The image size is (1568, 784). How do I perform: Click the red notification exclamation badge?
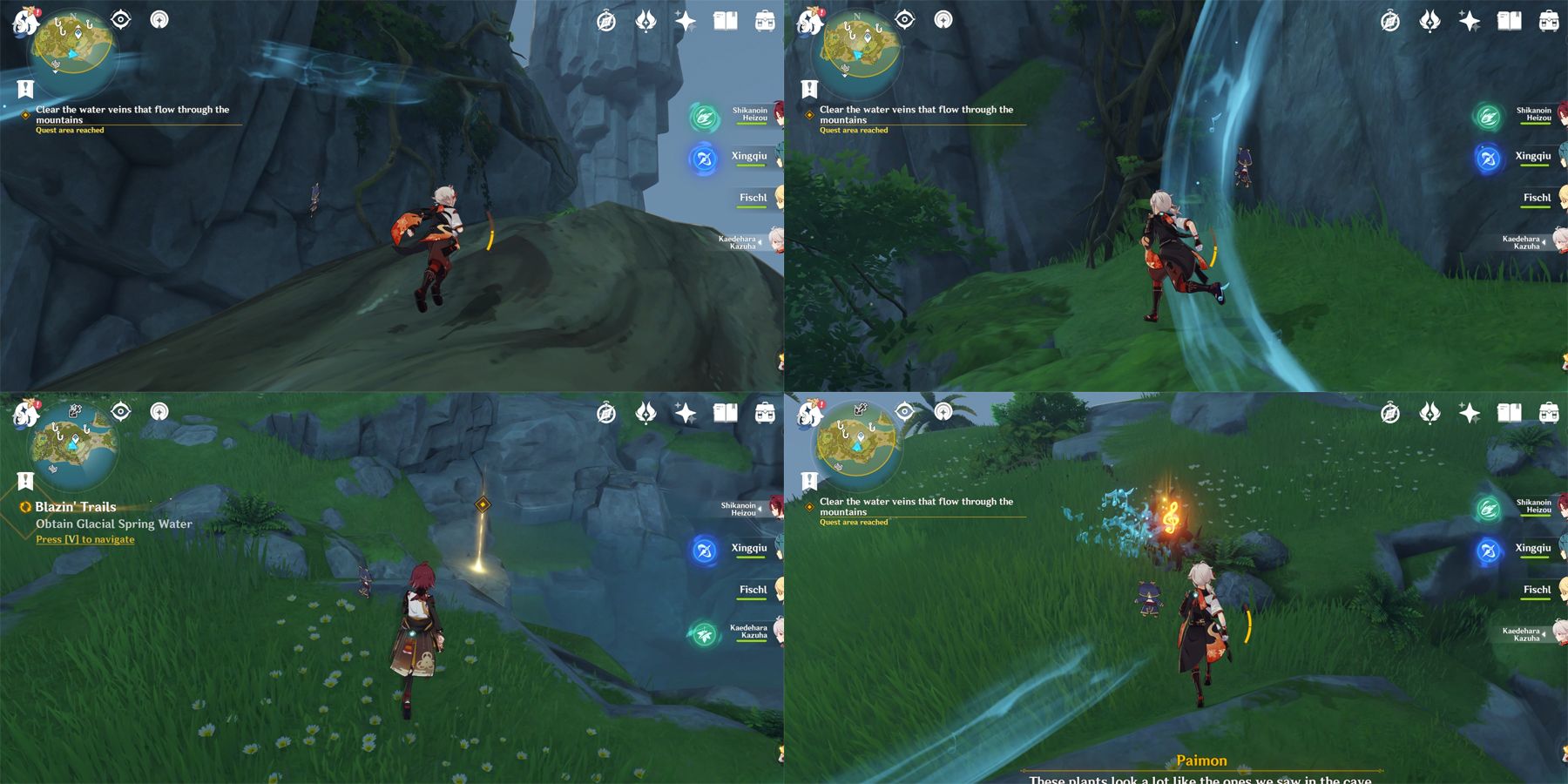click(x=37, y=10)
